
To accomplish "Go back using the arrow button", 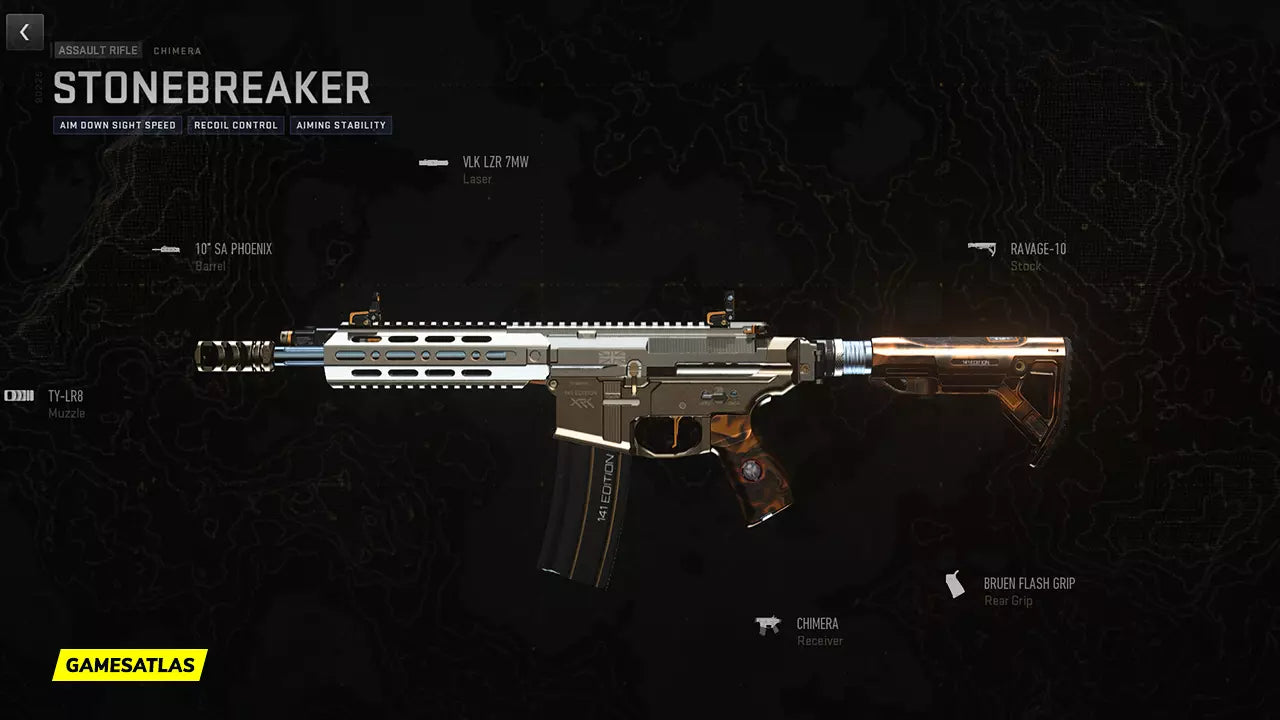I will point(25,32).
